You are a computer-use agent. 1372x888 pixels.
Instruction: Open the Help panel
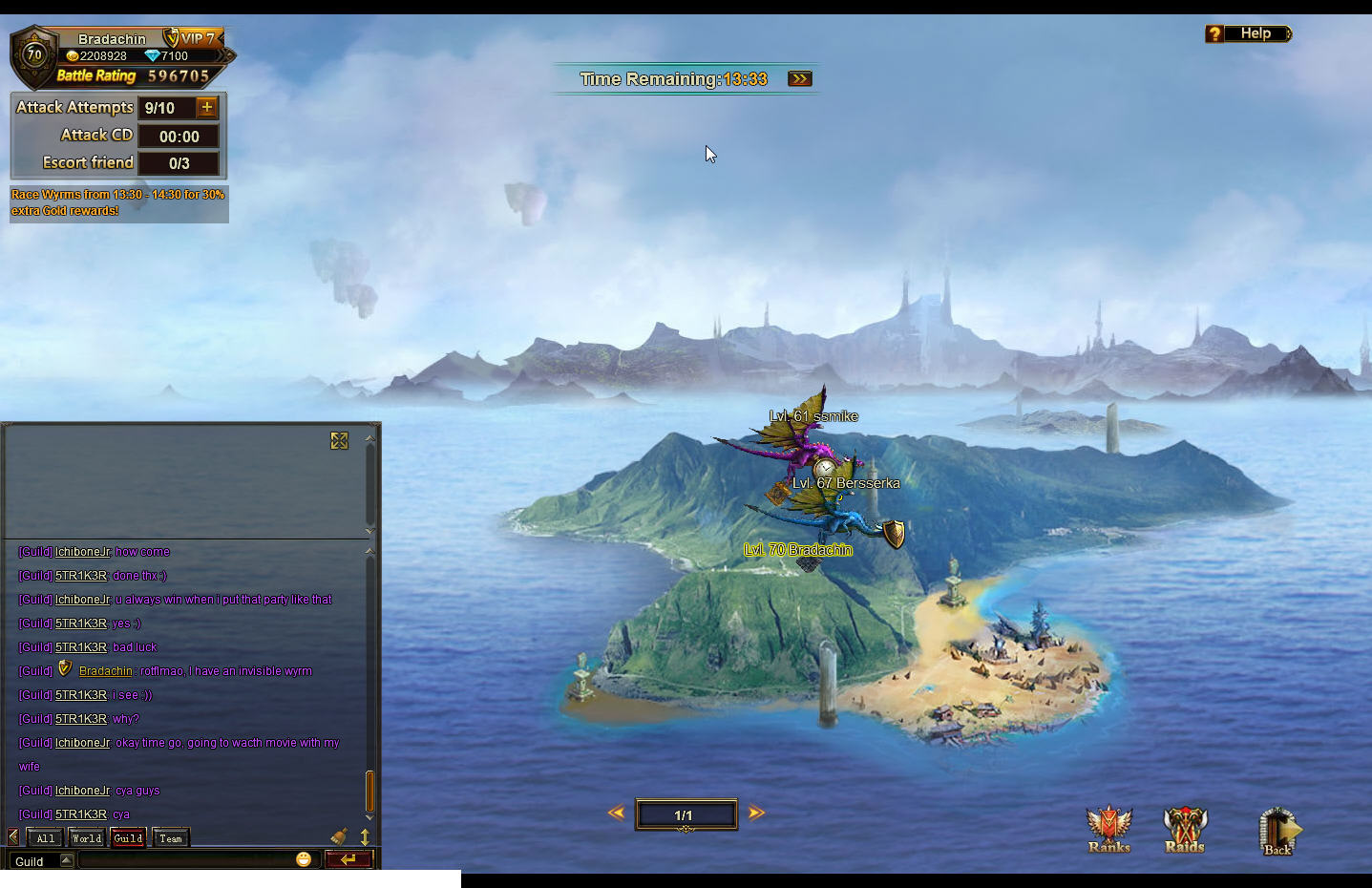[1248, 34]
